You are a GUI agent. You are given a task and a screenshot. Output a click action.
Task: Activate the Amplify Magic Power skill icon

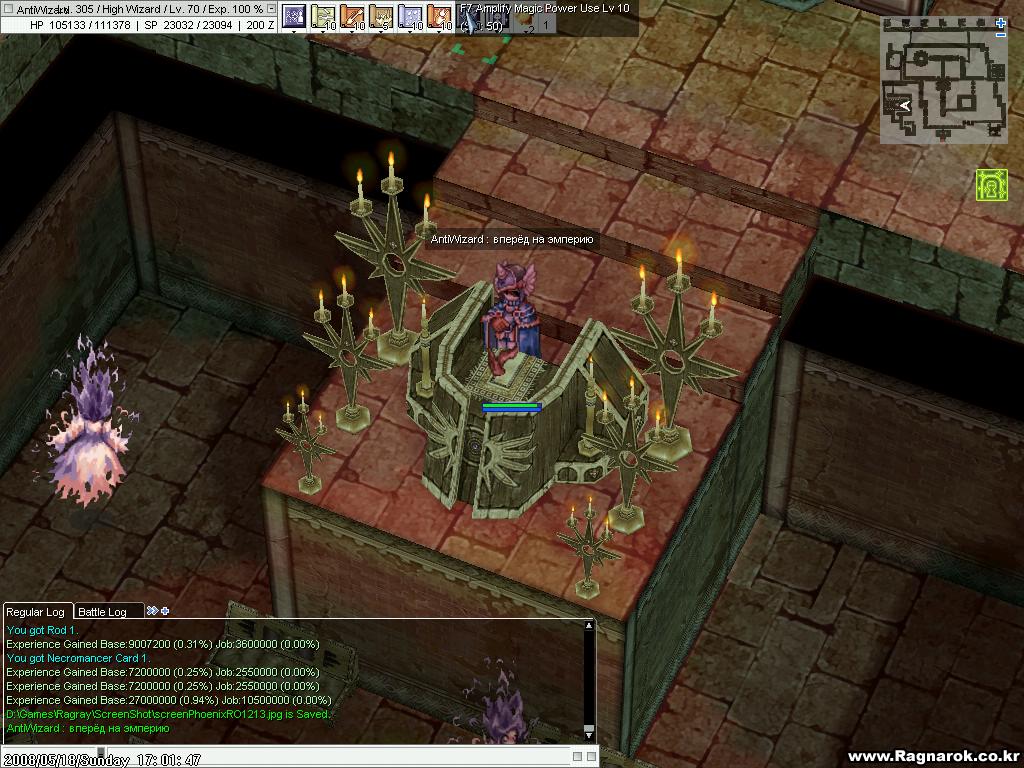468,22
